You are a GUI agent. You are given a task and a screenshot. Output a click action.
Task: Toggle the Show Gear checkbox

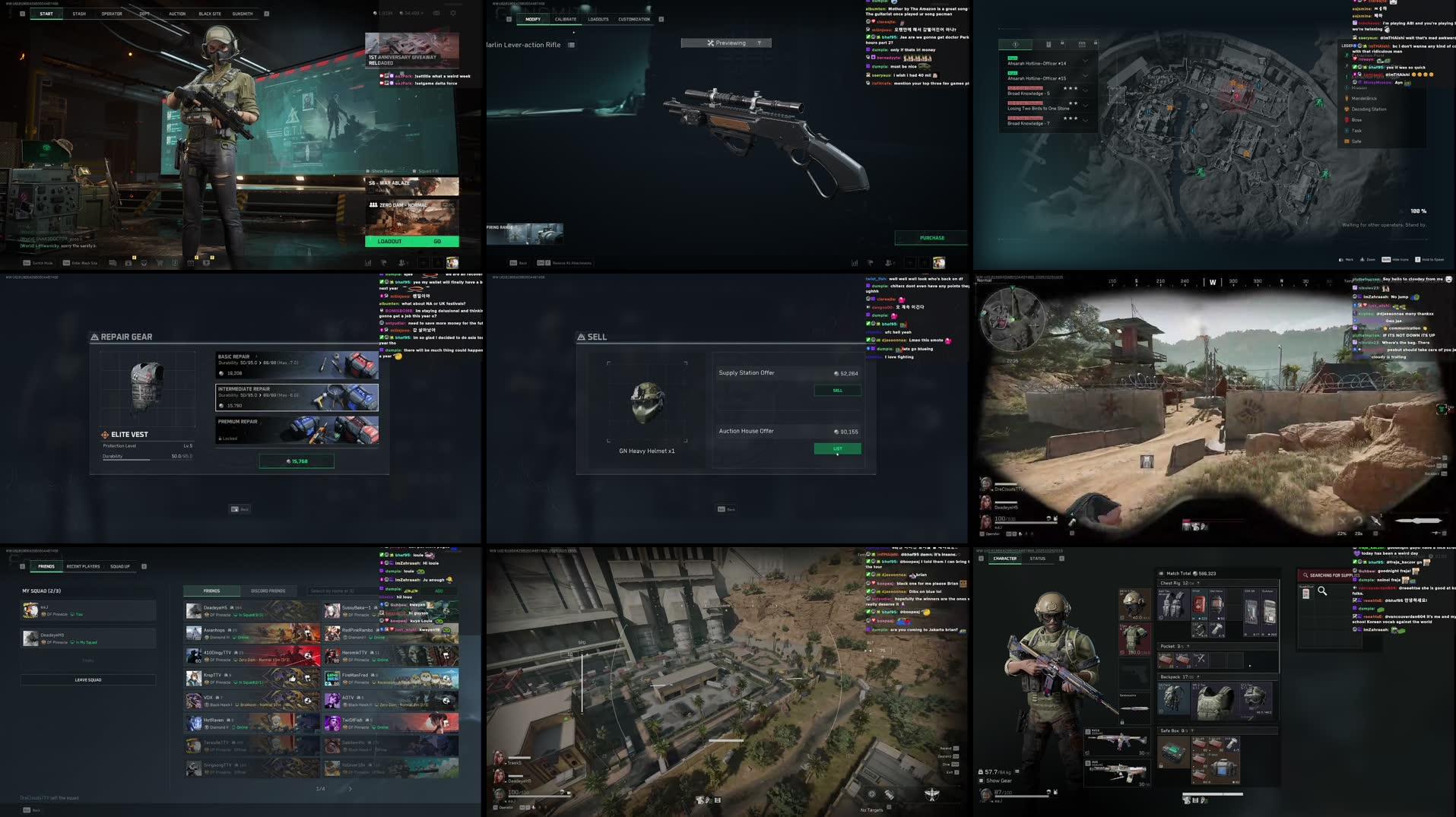click(x=369, y=171)
